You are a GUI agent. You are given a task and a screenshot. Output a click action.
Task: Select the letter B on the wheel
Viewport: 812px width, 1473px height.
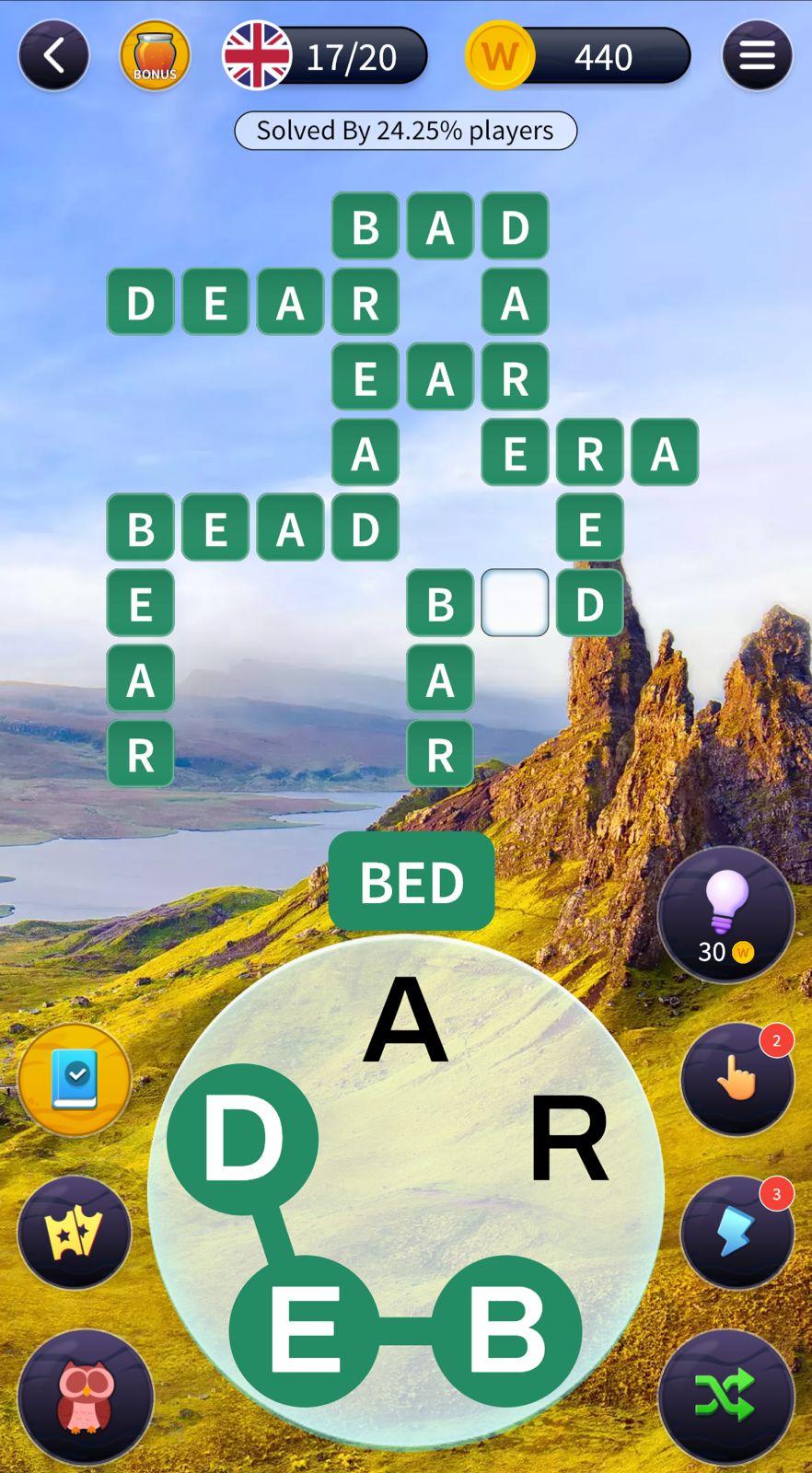click(506, 1330)
